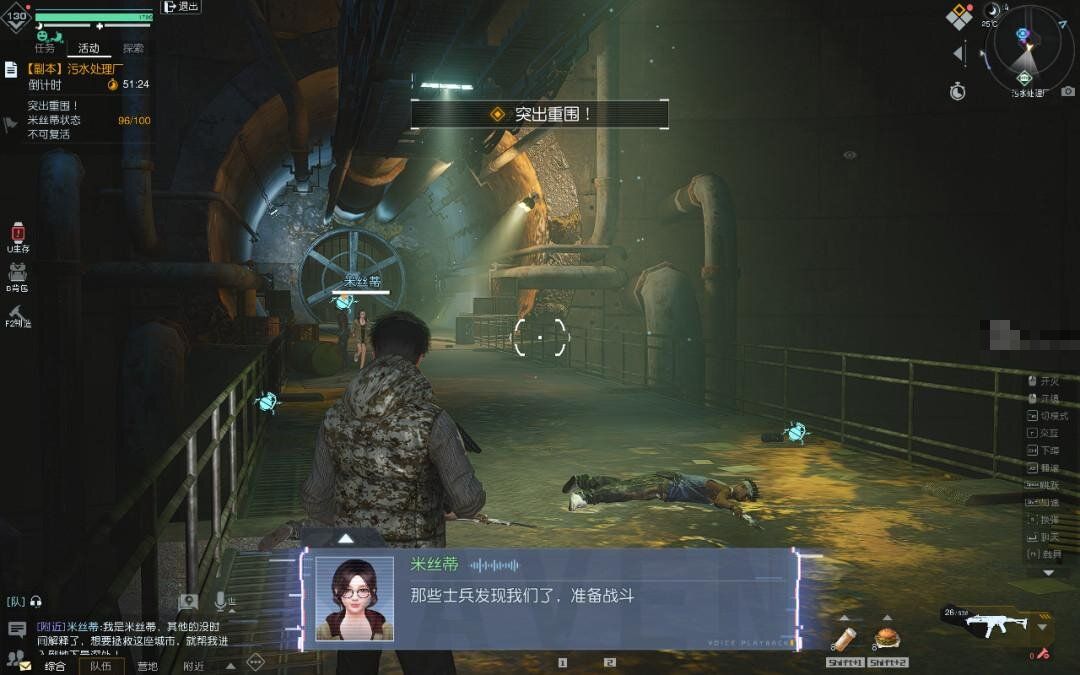The height and width of the screenshot is (675, 1080).
Task: Open the circular minimap
Action: click(x=1028, y=50)
